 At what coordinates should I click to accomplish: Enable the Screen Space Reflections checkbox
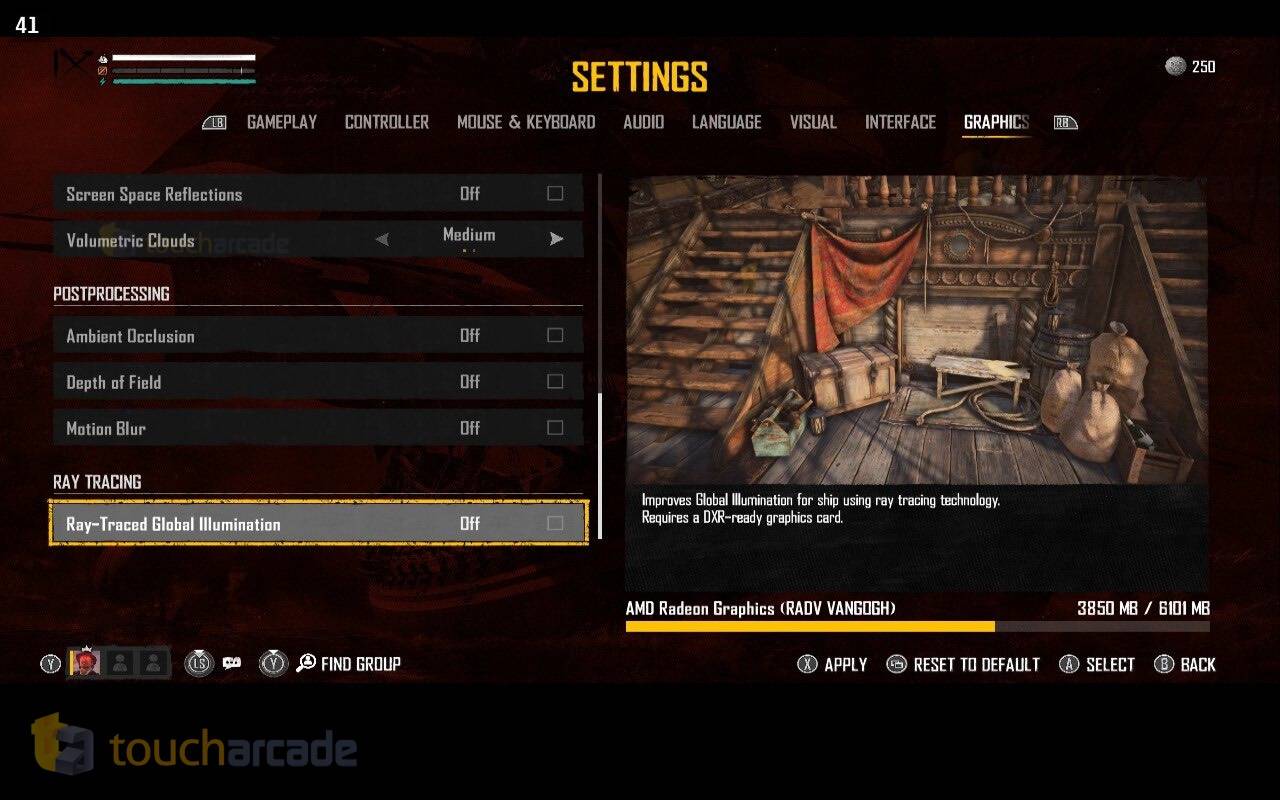[x=555, y=194]
